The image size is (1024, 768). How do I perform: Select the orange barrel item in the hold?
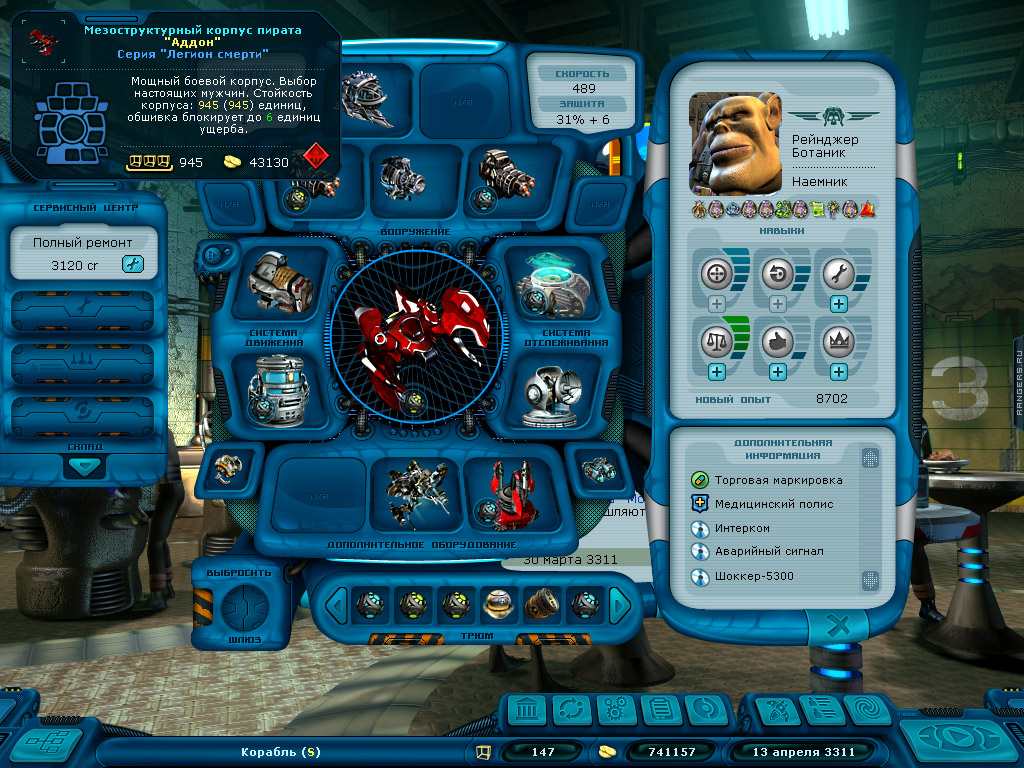click(540, 603)
